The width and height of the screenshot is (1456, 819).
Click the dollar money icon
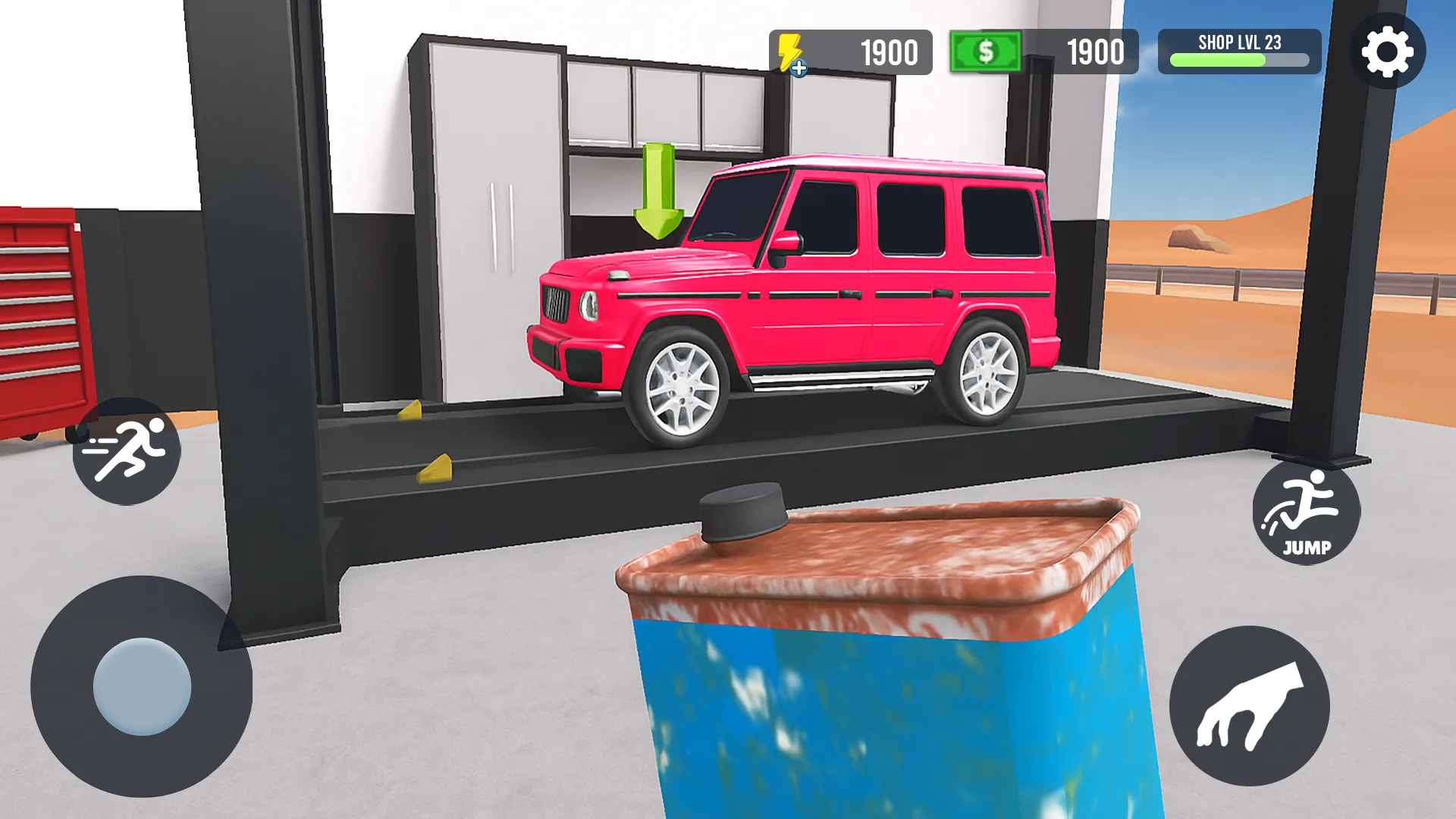984,52
